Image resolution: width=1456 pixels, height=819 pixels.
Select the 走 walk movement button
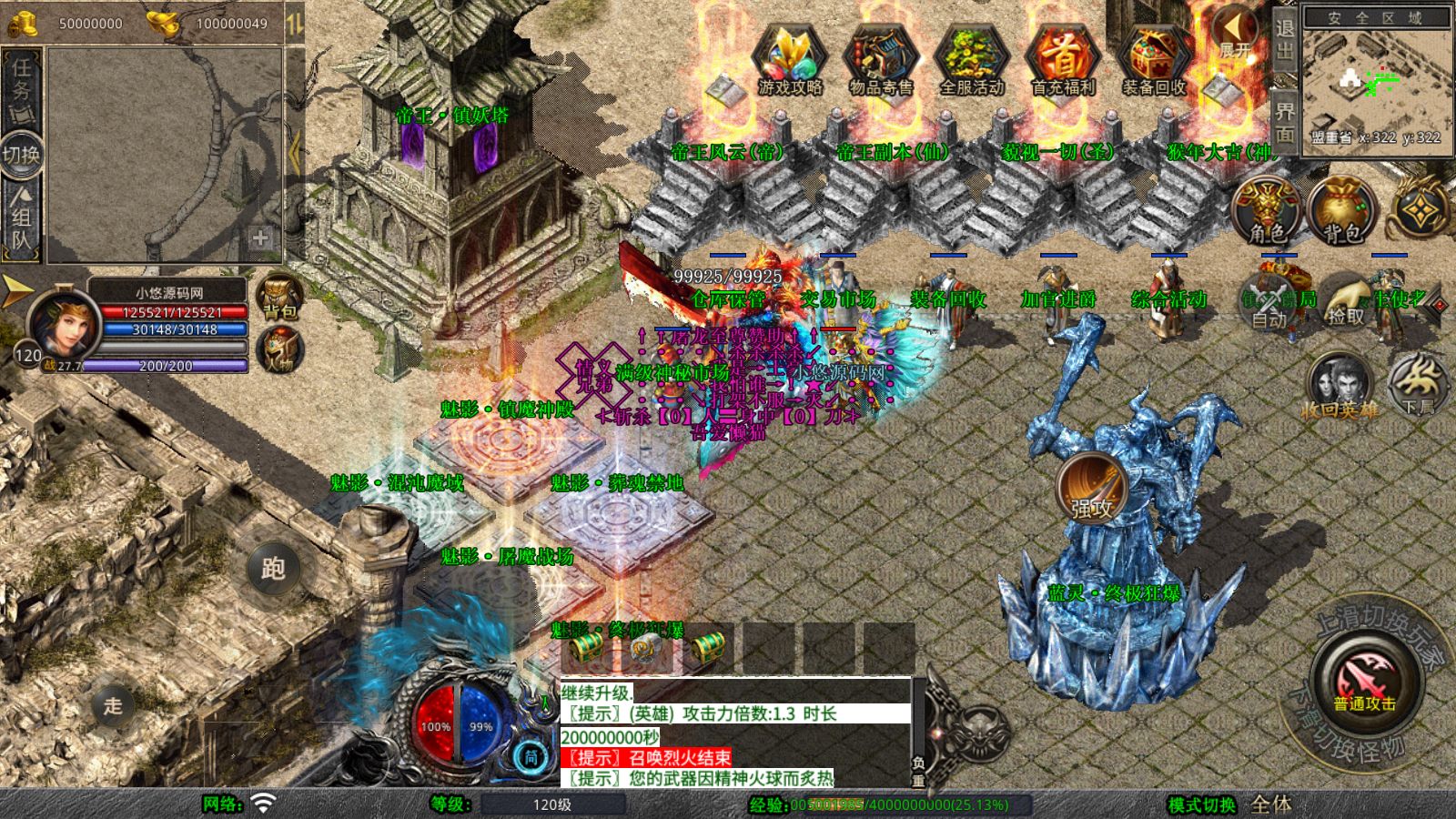pyautogui.click(x=113, y=705)
